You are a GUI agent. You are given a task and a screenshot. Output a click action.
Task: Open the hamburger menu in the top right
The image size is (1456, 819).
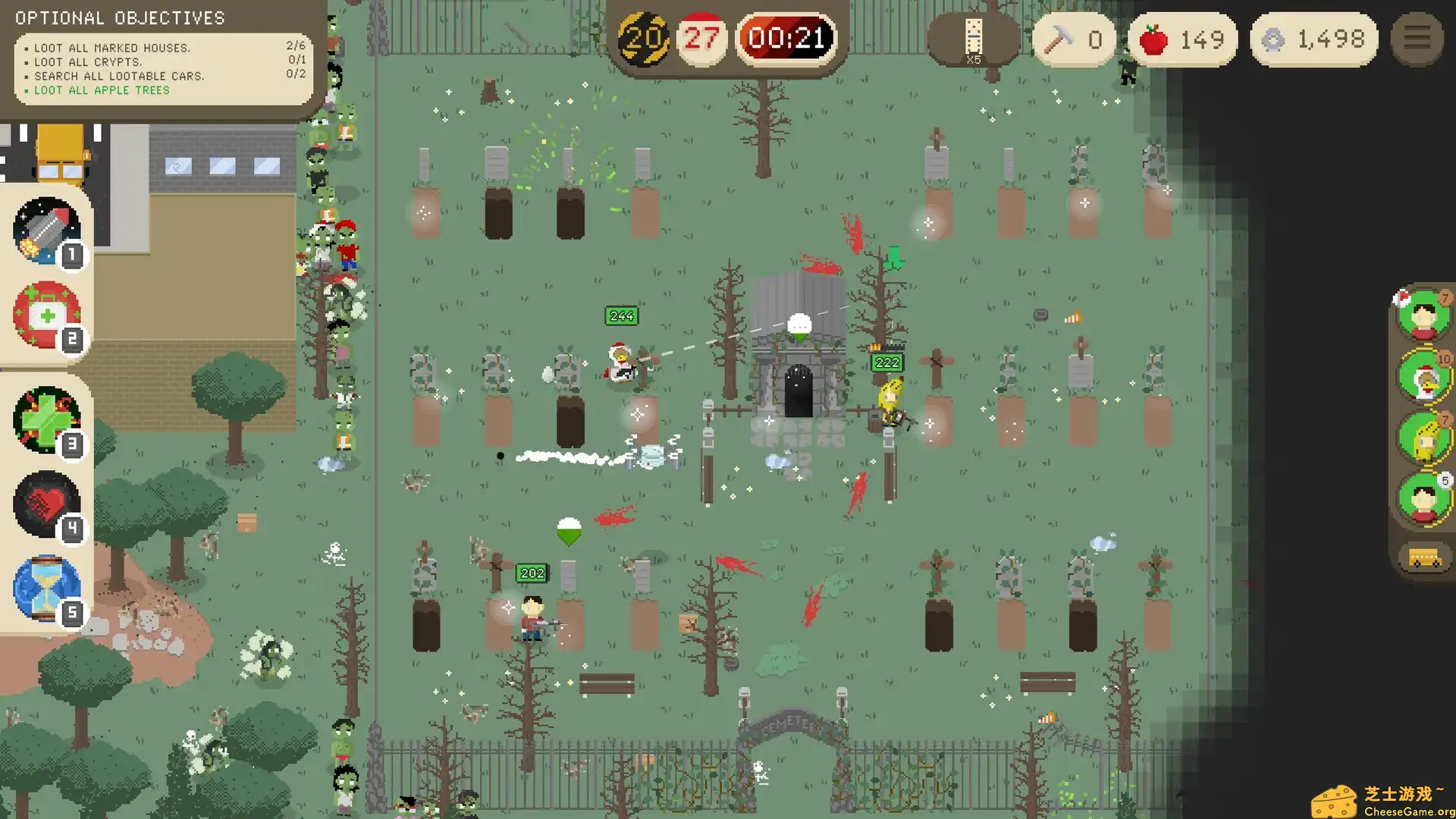[x=1416, y=39]
